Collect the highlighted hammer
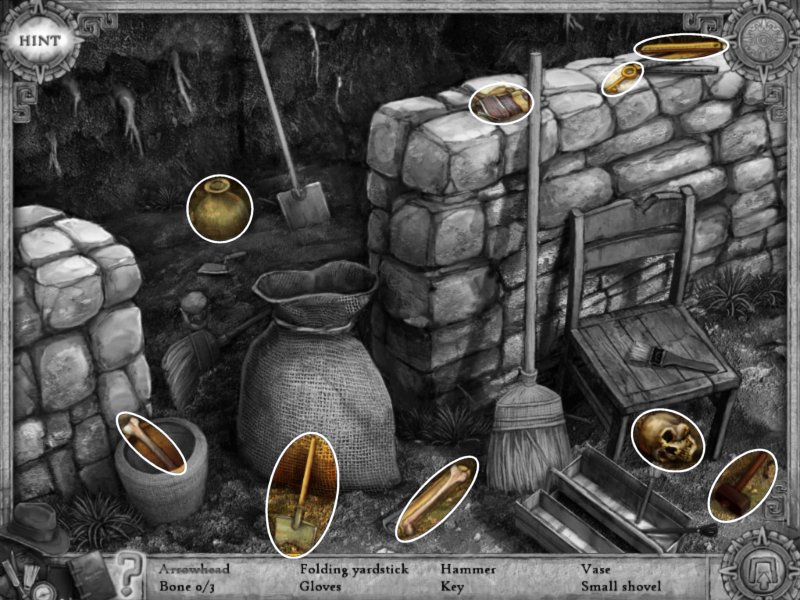 (742, 485)
